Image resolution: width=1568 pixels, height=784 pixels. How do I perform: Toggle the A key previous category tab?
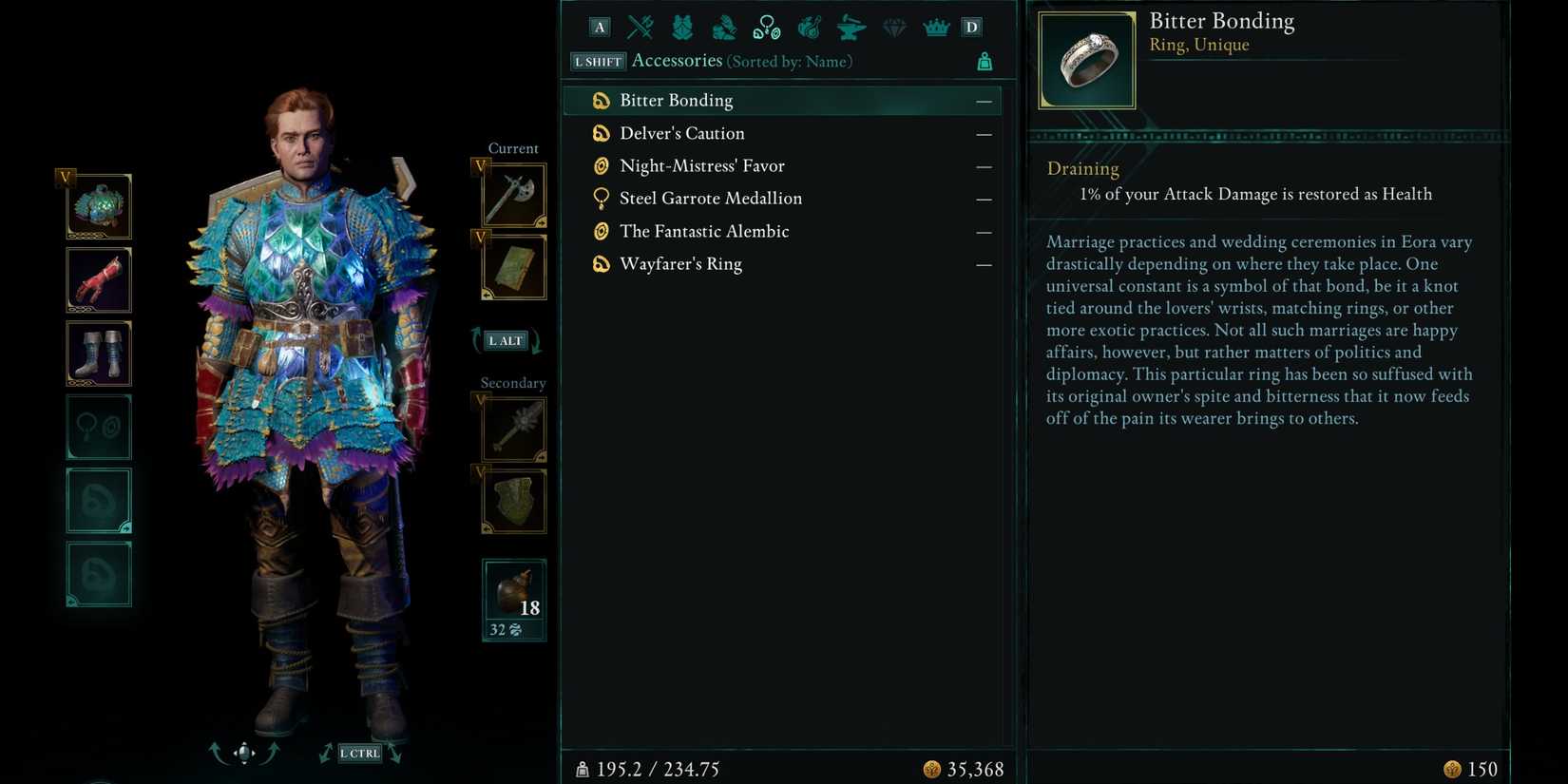(x=600, y=27)
